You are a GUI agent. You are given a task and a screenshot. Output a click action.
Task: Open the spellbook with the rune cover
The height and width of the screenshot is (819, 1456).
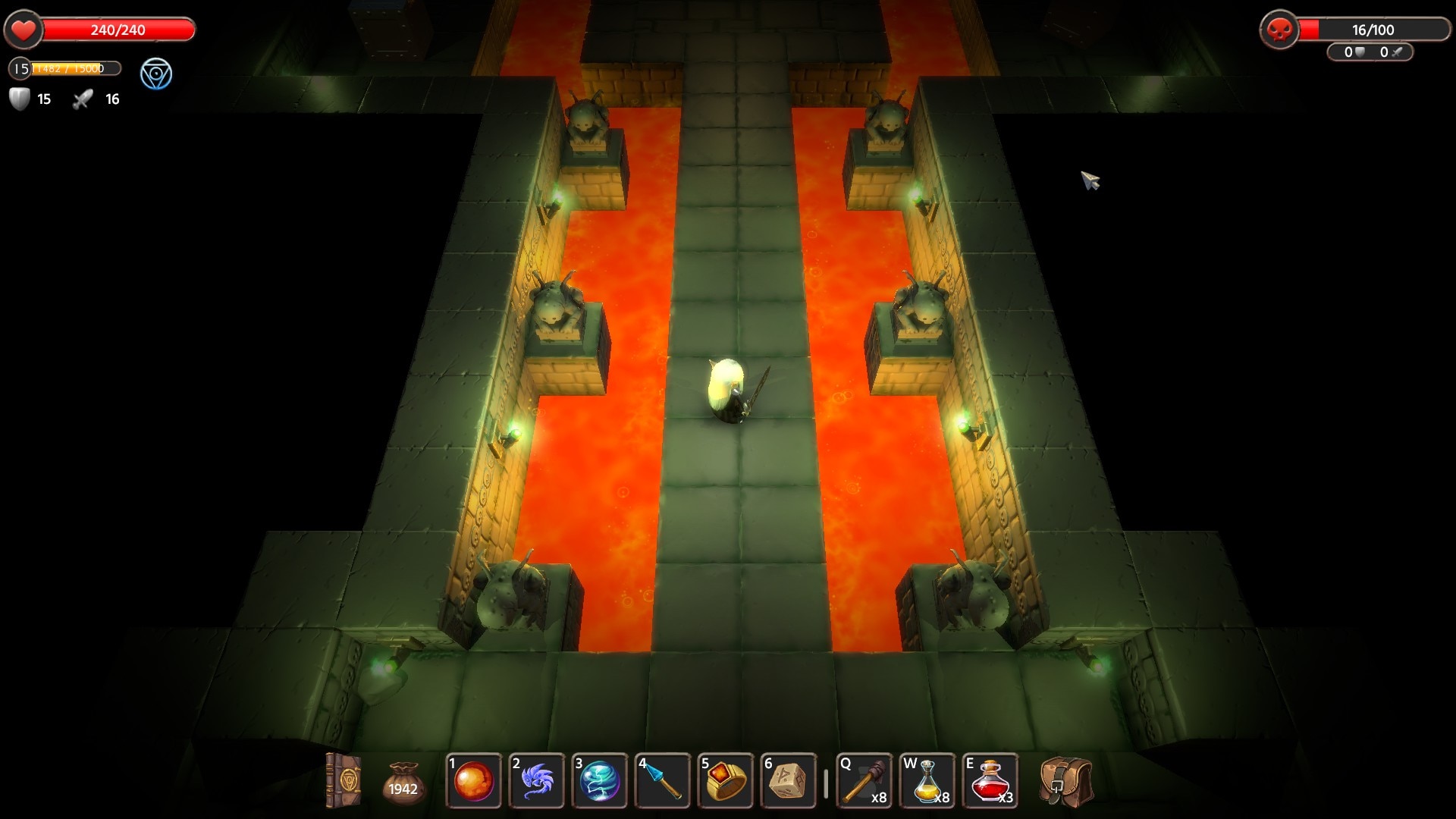click(x=343, y=780)
